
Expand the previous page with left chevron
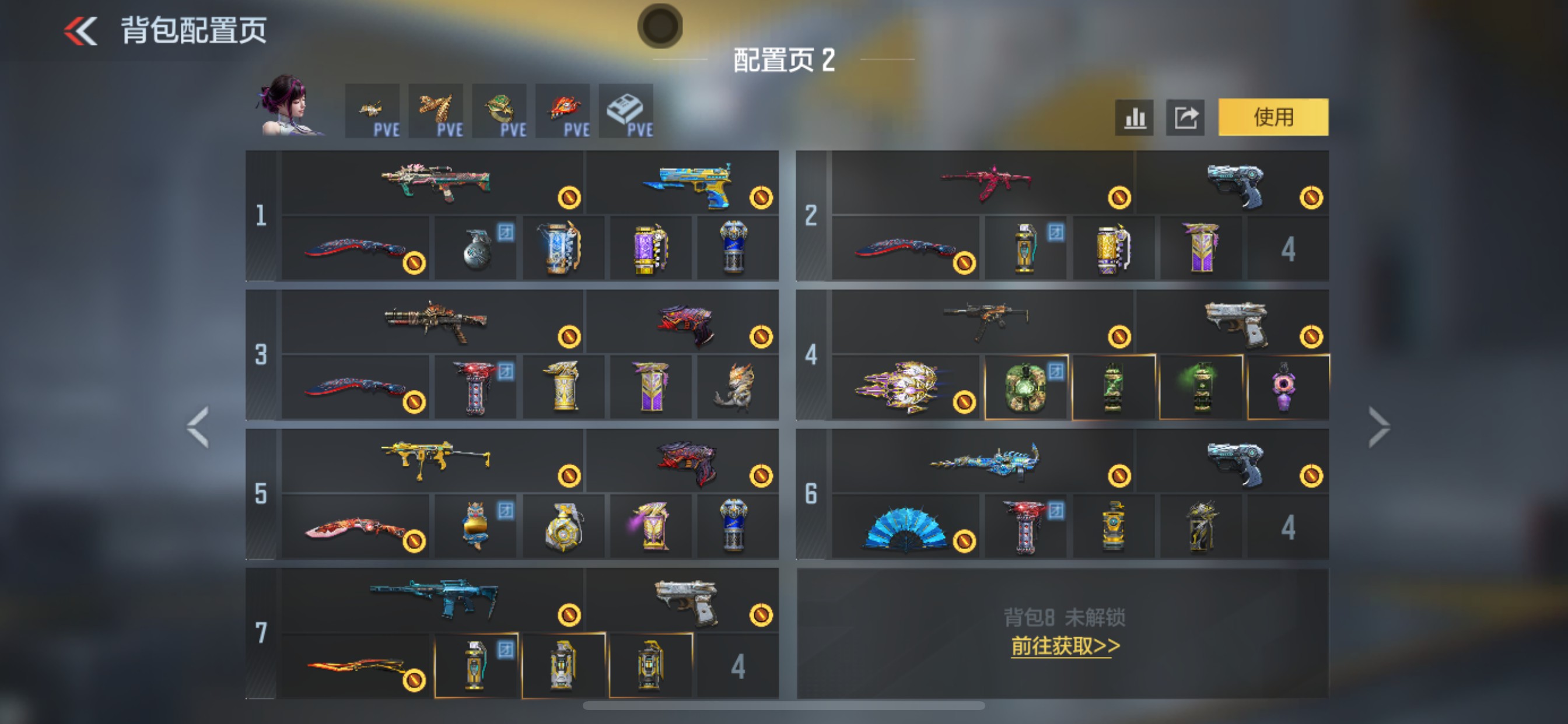pyautogui.click(x=199, y=426)
